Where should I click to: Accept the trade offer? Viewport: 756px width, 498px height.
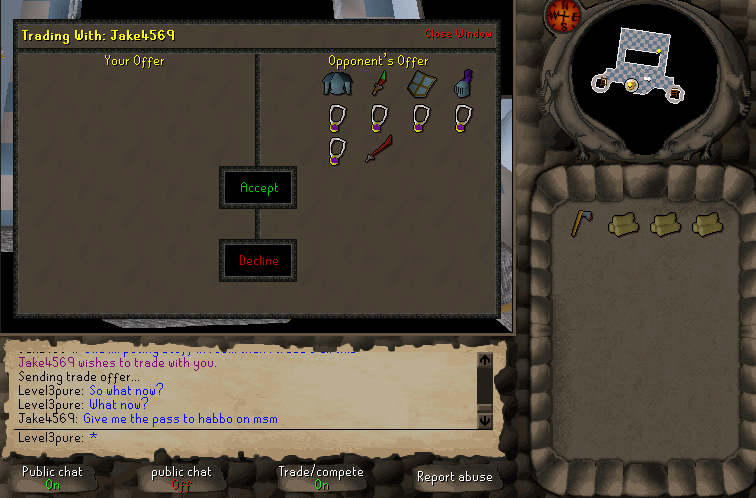tap(259, 187)
